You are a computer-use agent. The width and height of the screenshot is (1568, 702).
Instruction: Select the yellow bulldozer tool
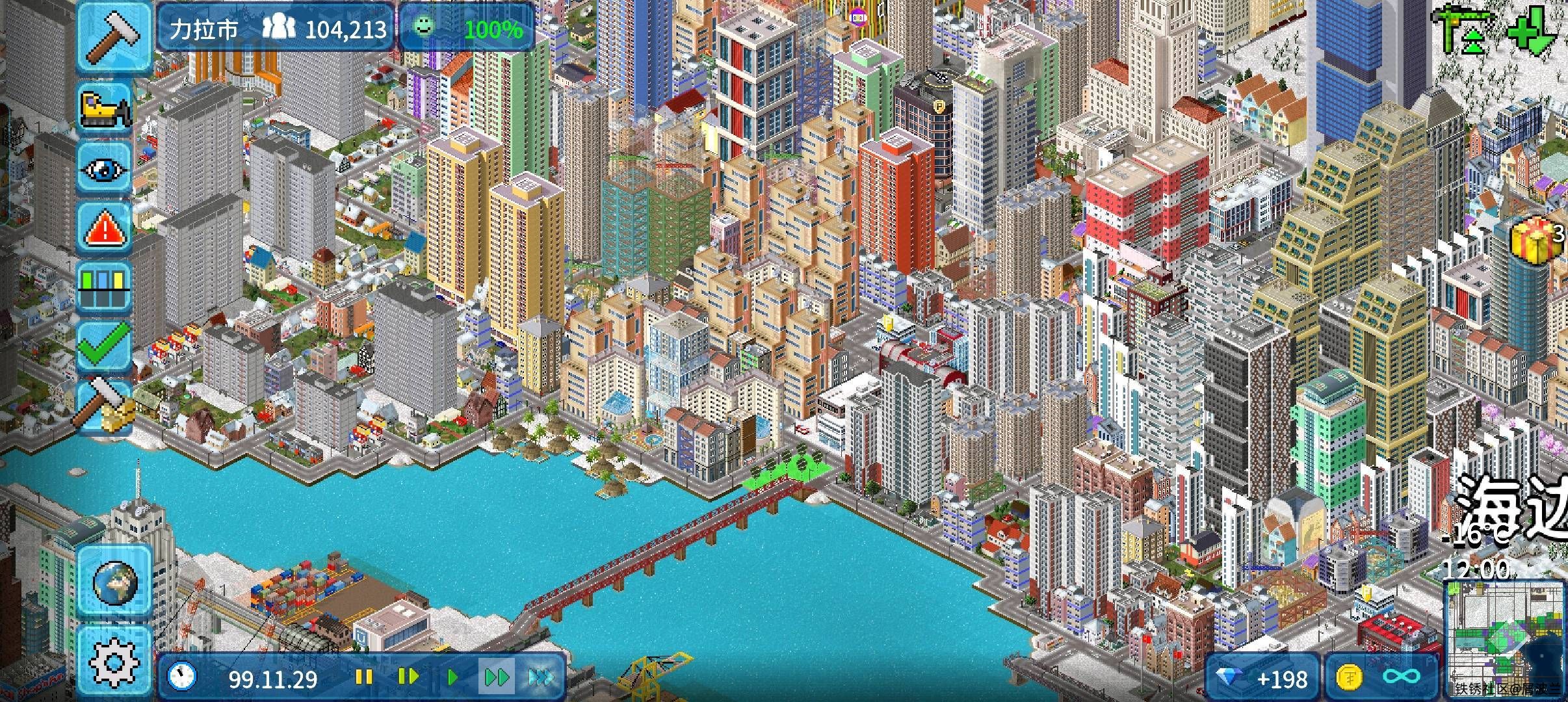pos(105,108)
